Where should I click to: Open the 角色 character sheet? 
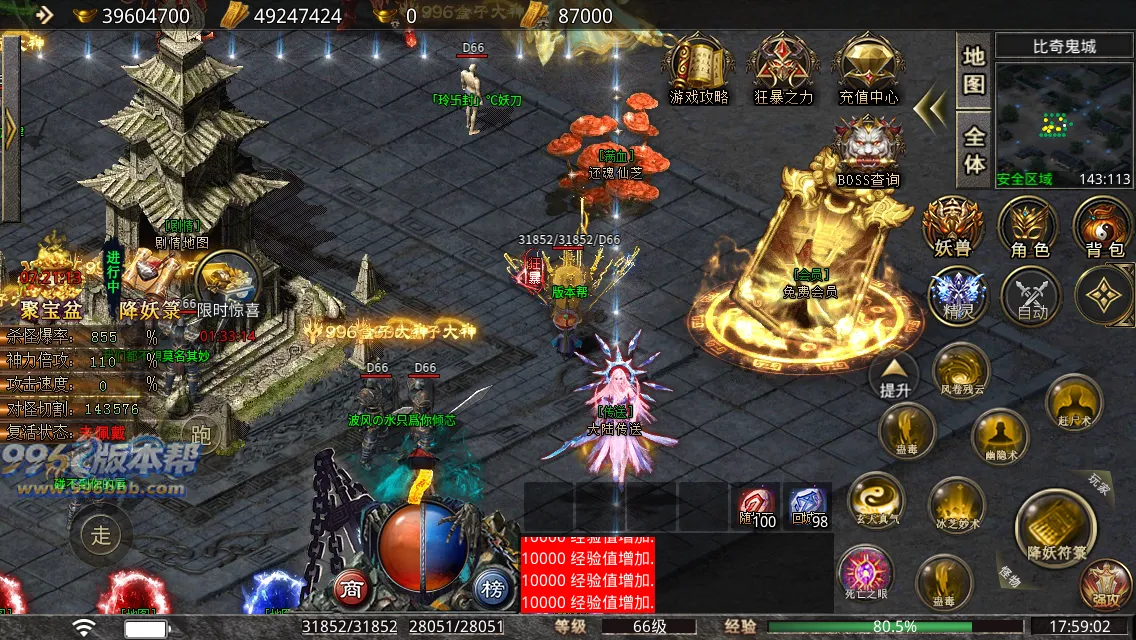point(1028,226)
